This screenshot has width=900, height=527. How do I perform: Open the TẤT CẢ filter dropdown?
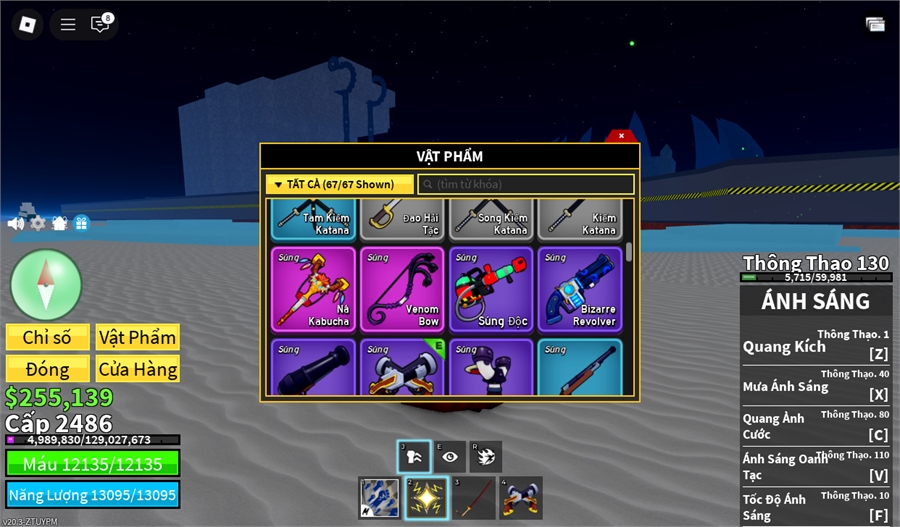click(x=339, y=184)
